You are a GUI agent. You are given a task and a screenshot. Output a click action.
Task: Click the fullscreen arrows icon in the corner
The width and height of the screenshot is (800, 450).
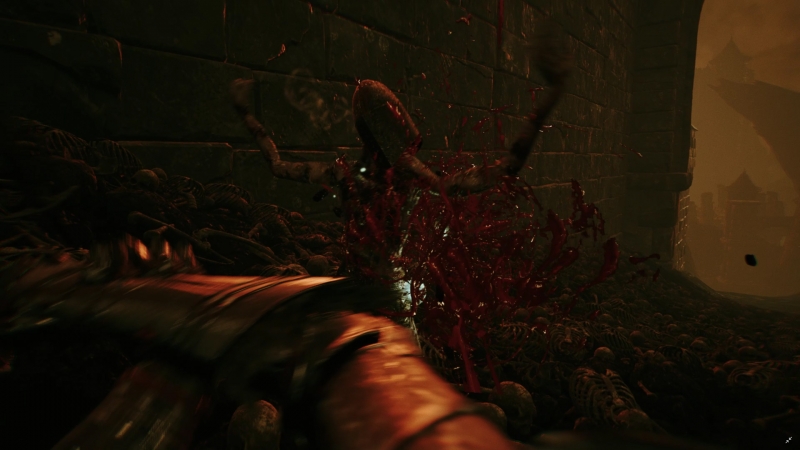(788, 439)
